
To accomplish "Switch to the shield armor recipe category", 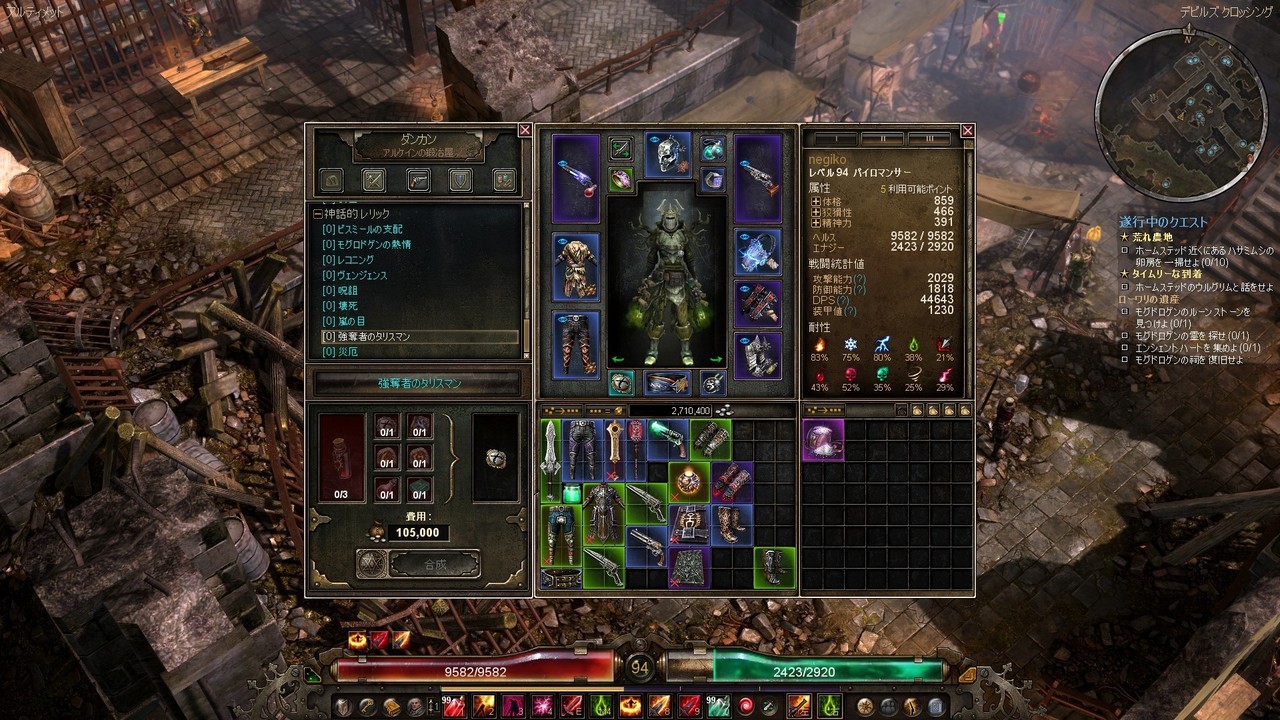I will [460, 180].
